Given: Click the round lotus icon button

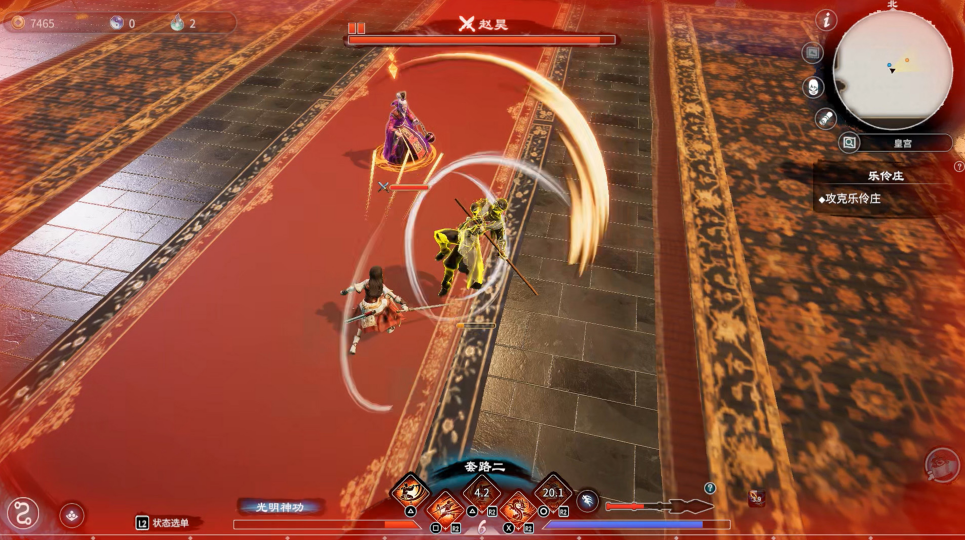Looking at the screenshot, I should [71, 514].
